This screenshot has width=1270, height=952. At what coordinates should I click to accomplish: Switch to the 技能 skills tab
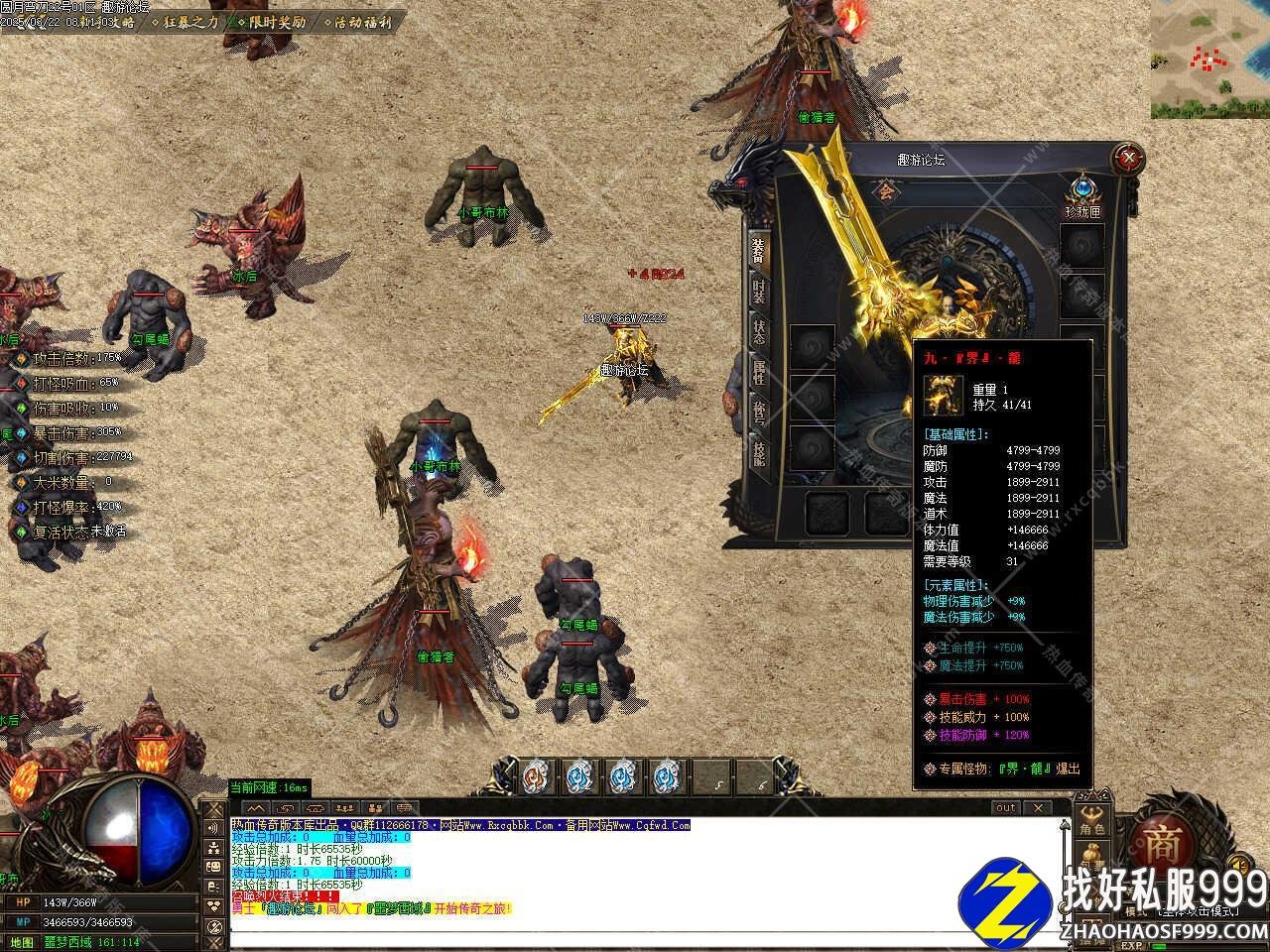click(759, 453)
